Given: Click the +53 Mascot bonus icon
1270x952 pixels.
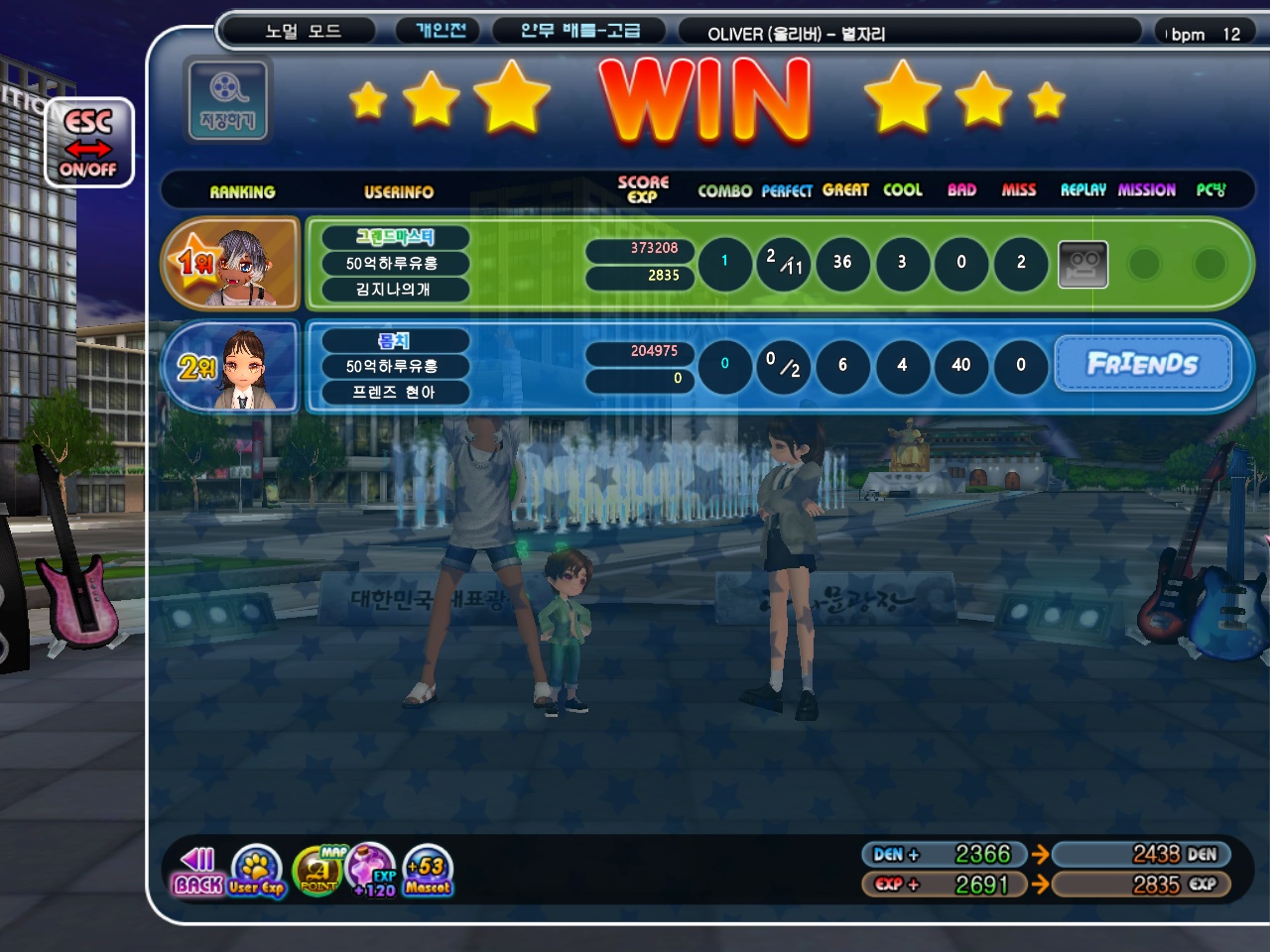Looking at the screenshot, I should coord(429,871).
